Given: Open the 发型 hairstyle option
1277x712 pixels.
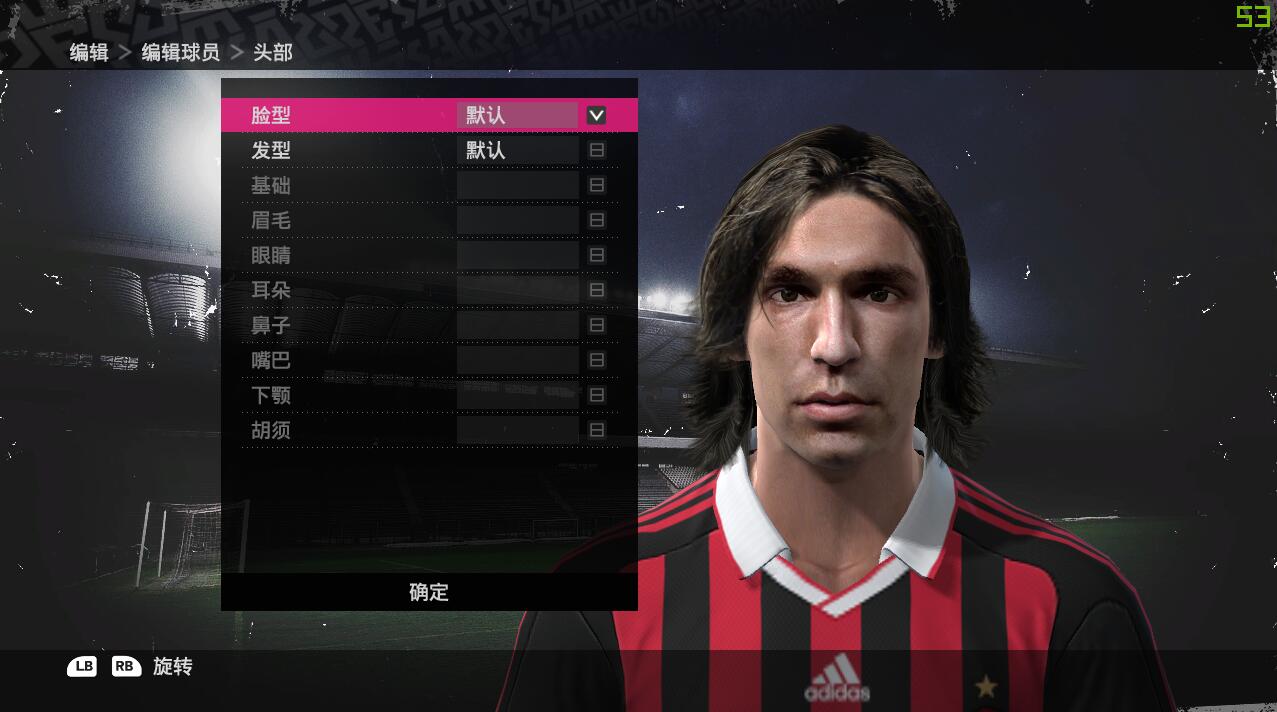Looking at the screenshot, I should coord(271,150).
